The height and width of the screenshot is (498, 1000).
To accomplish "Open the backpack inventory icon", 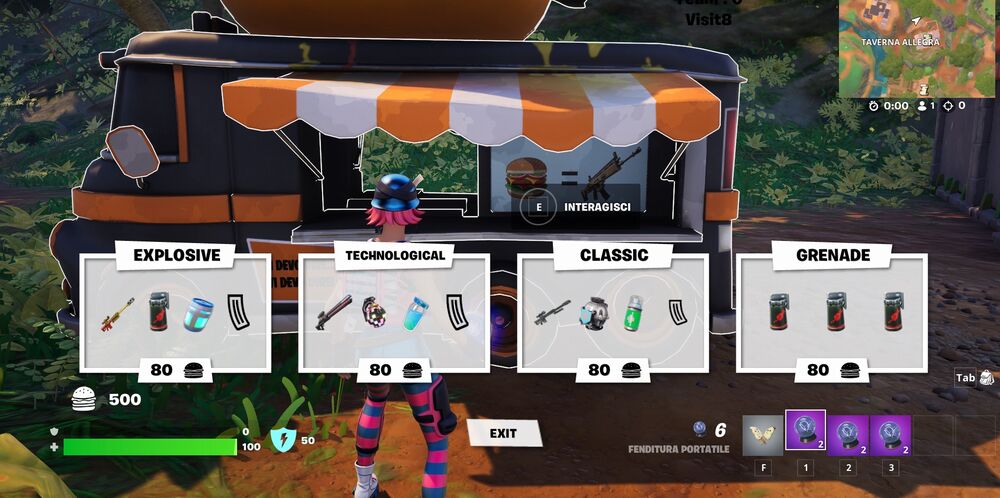I will 986,378.
